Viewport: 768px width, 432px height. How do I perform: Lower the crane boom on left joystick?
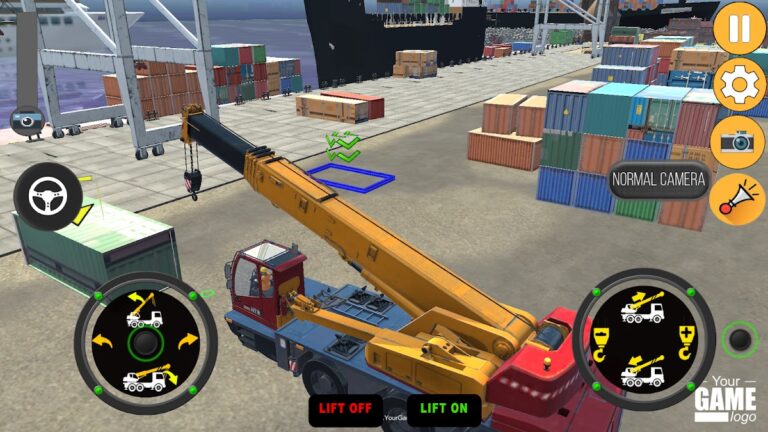(145, 378)
